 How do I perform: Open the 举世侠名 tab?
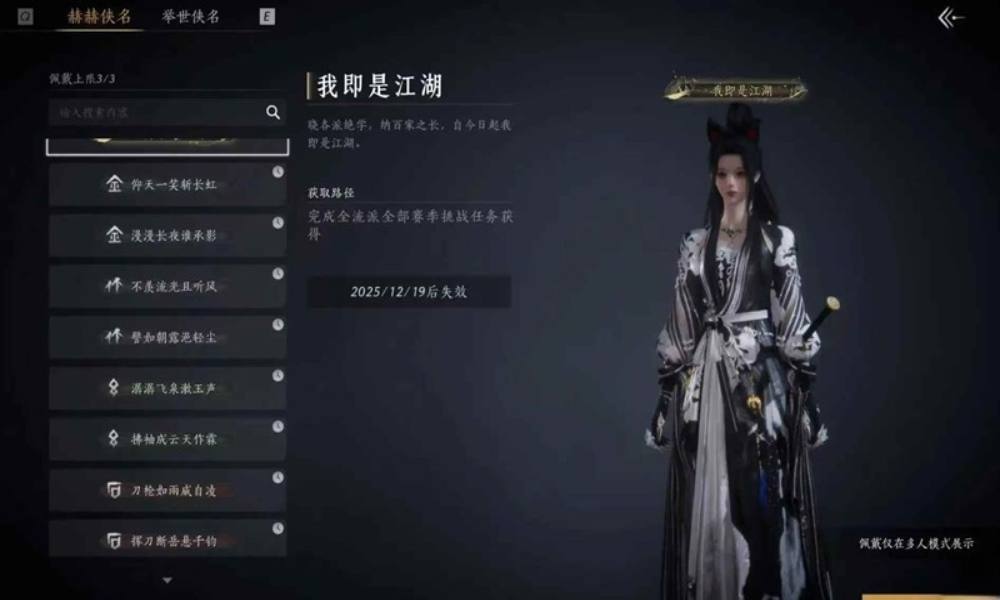pos(190,16)
